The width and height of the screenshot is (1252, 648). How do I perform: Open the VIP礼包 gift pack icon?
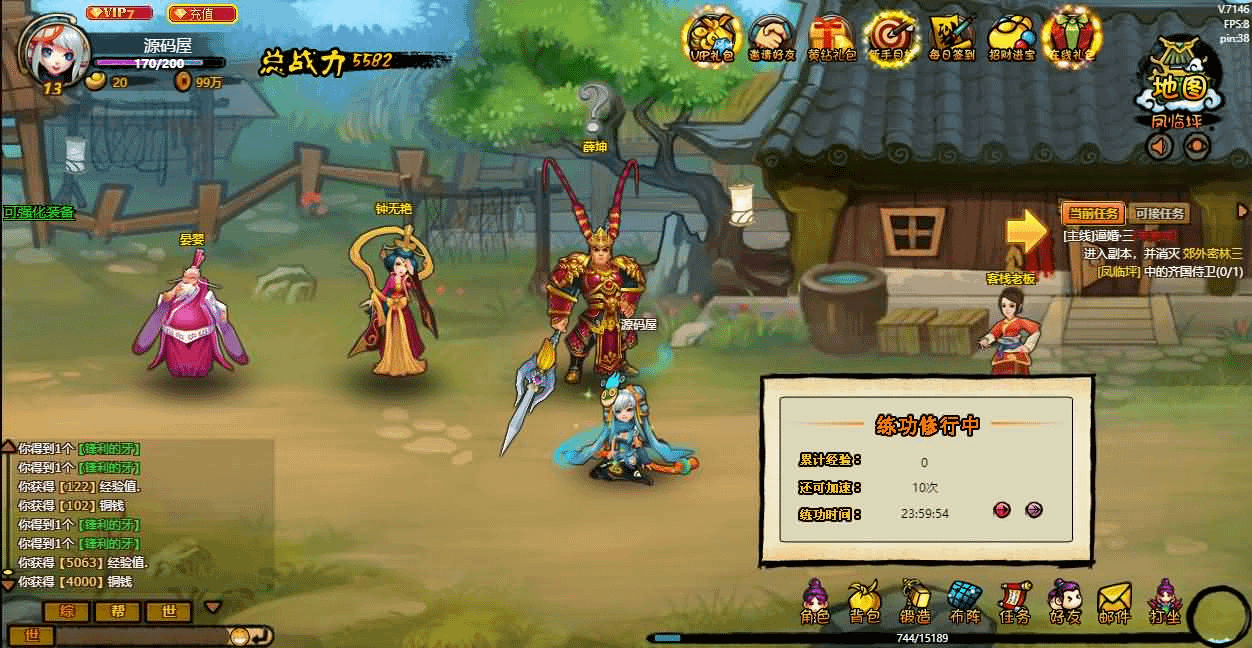[x=712, y=38]
